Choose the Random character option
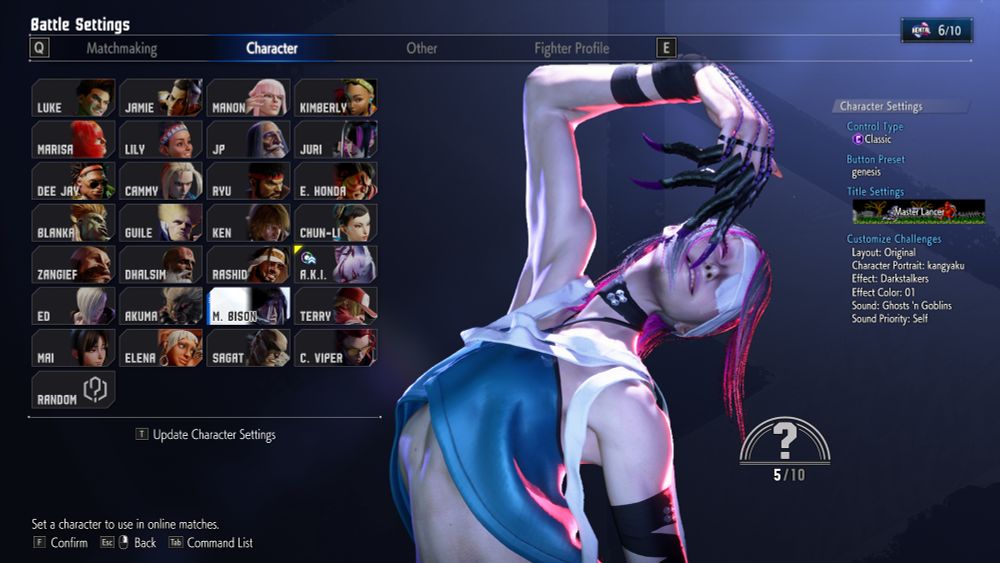The height and width of the screenshot is (563, 1000). point(73,389)
